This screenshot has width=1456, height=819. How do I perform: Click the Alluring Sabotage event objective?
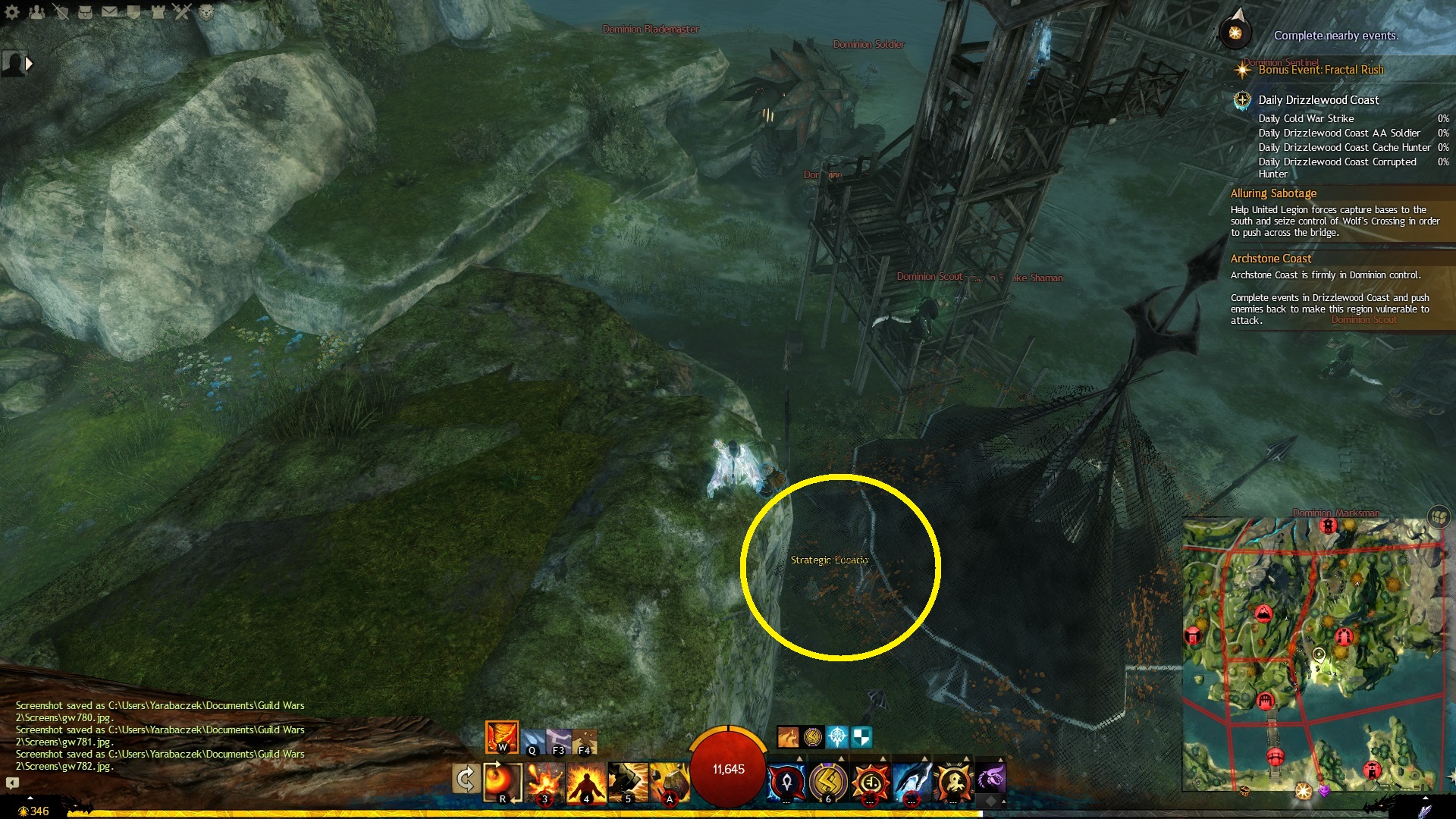coord(1273,193)
